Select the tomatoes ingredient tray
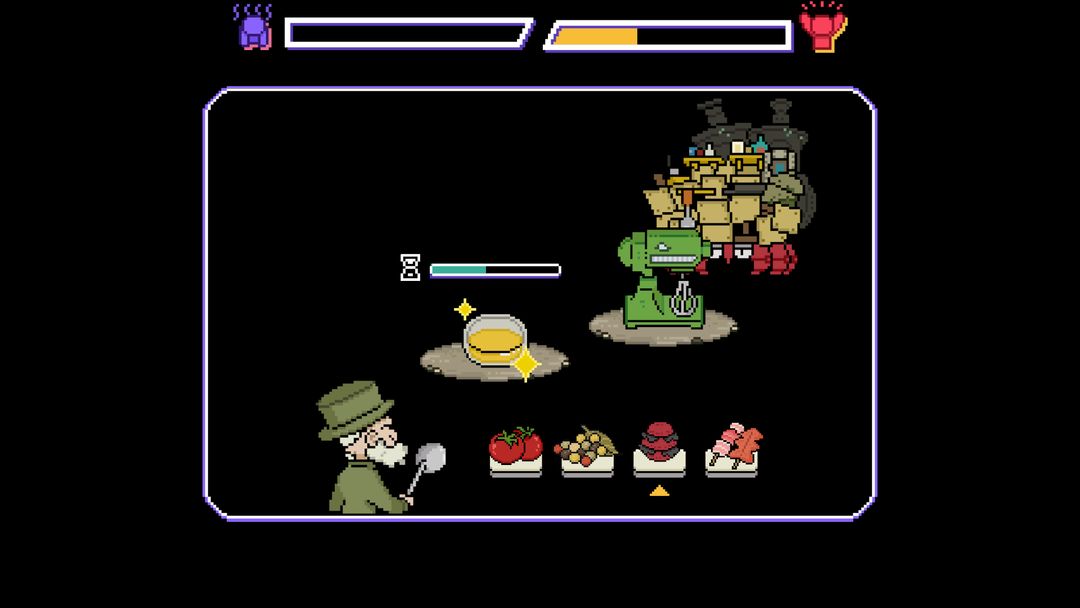This screenshot has width=1080, height=608. coord(515,449)
